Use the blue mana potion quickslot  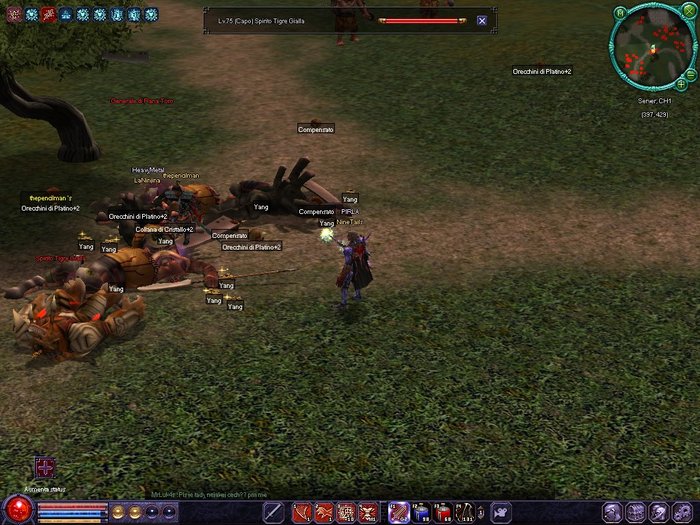click(x=422, y=513)
